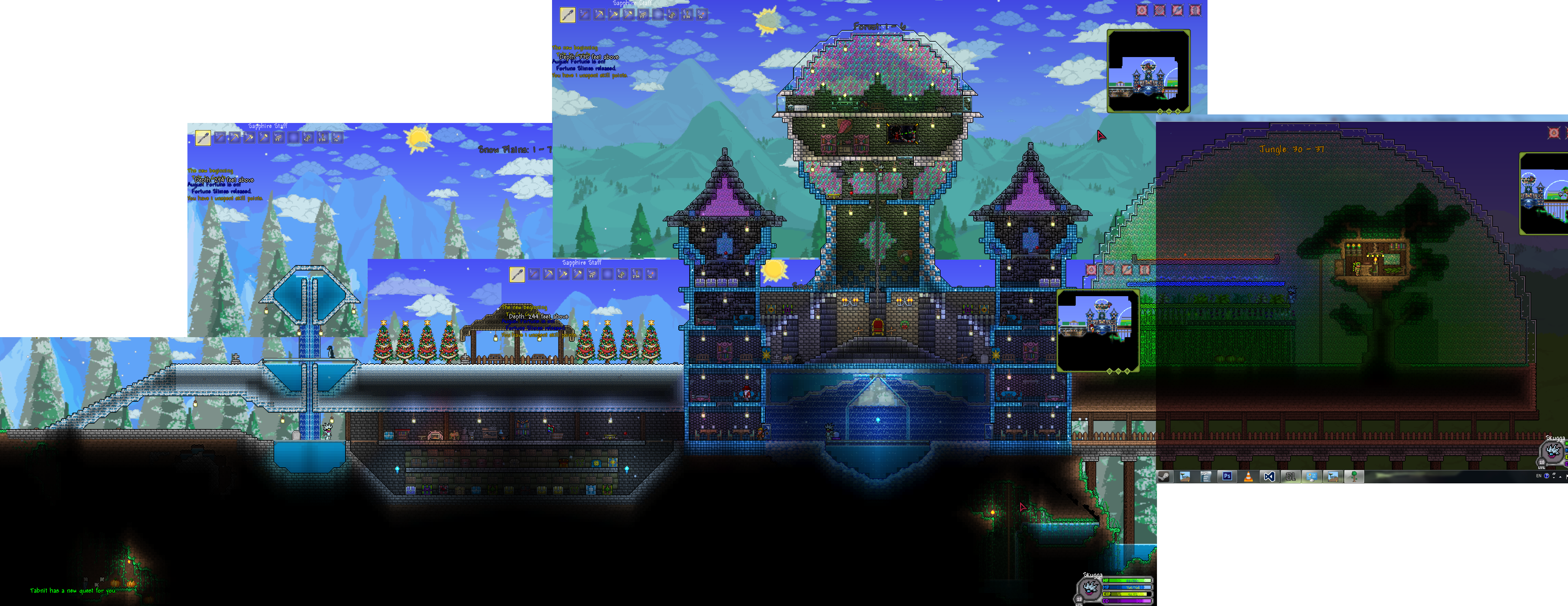Zoom in the Forest view minimap with plus button

tap(1178, 111)
